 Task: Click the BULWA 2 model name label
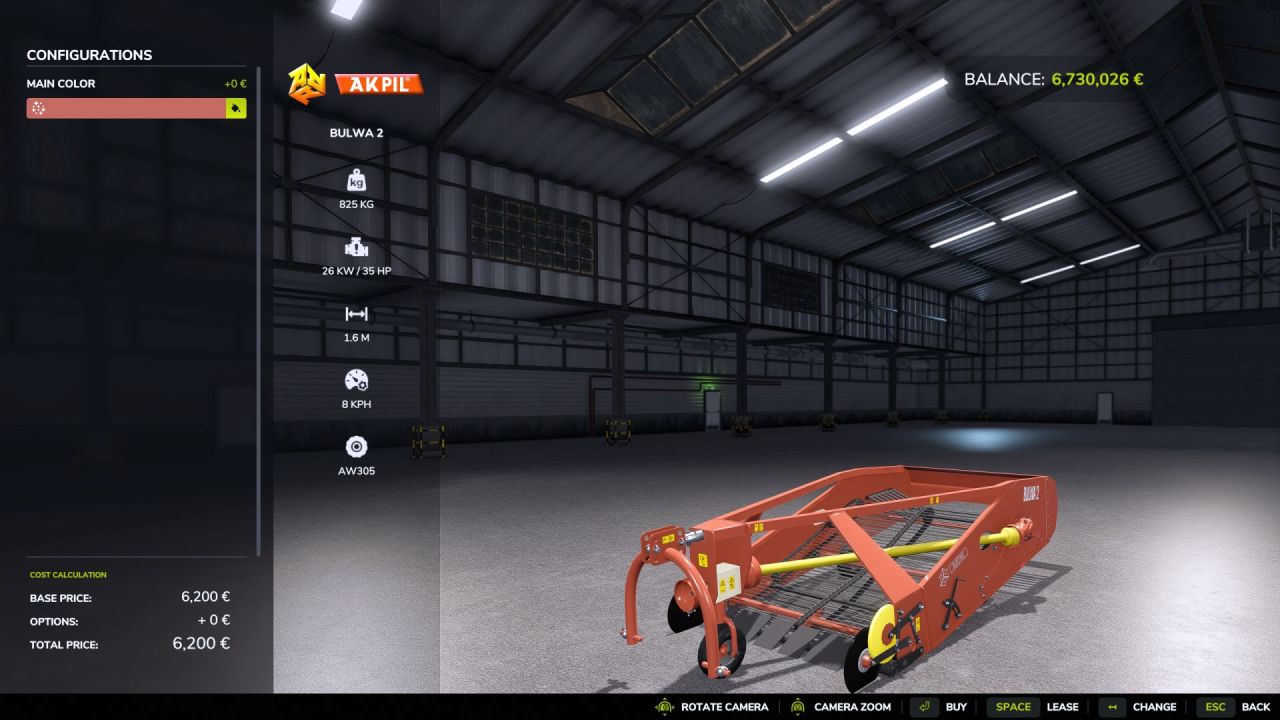click(356, 132)
